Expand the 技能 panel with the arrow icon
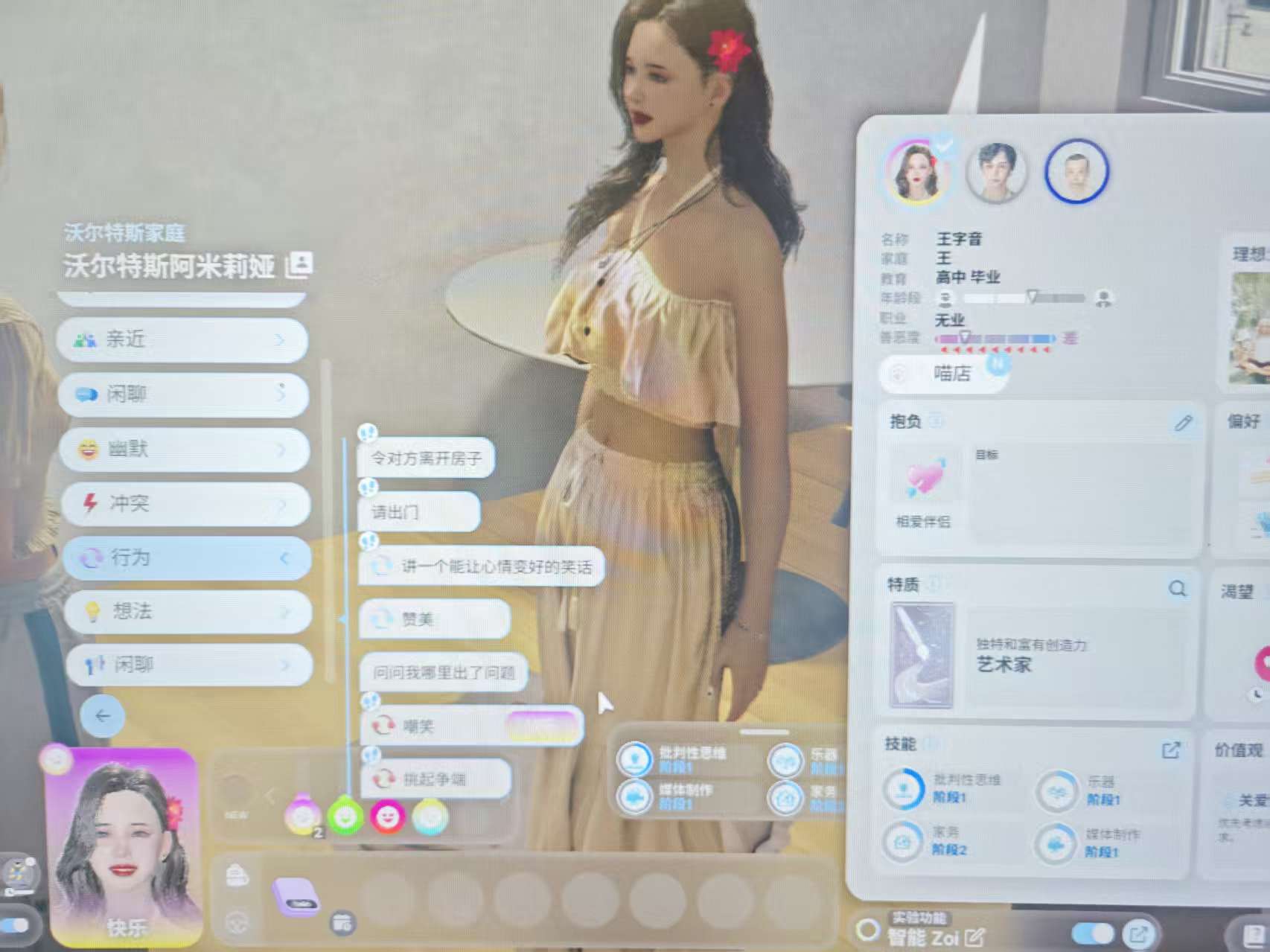1270x952 pixels. (x=1171, y=750)
